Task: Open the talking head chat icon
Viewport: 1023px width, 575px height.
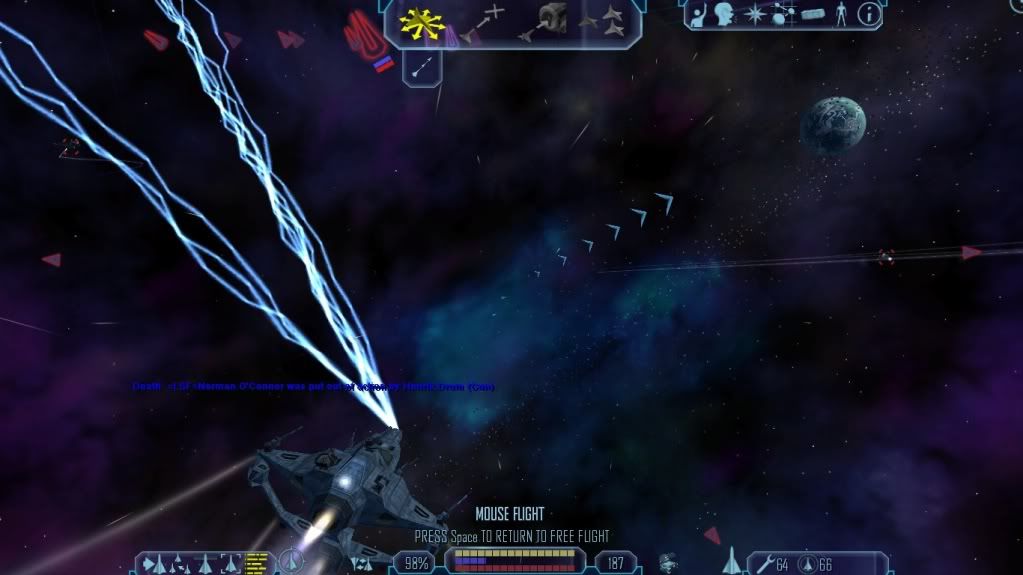Action: pyautogui.click(x=725, y=16)
